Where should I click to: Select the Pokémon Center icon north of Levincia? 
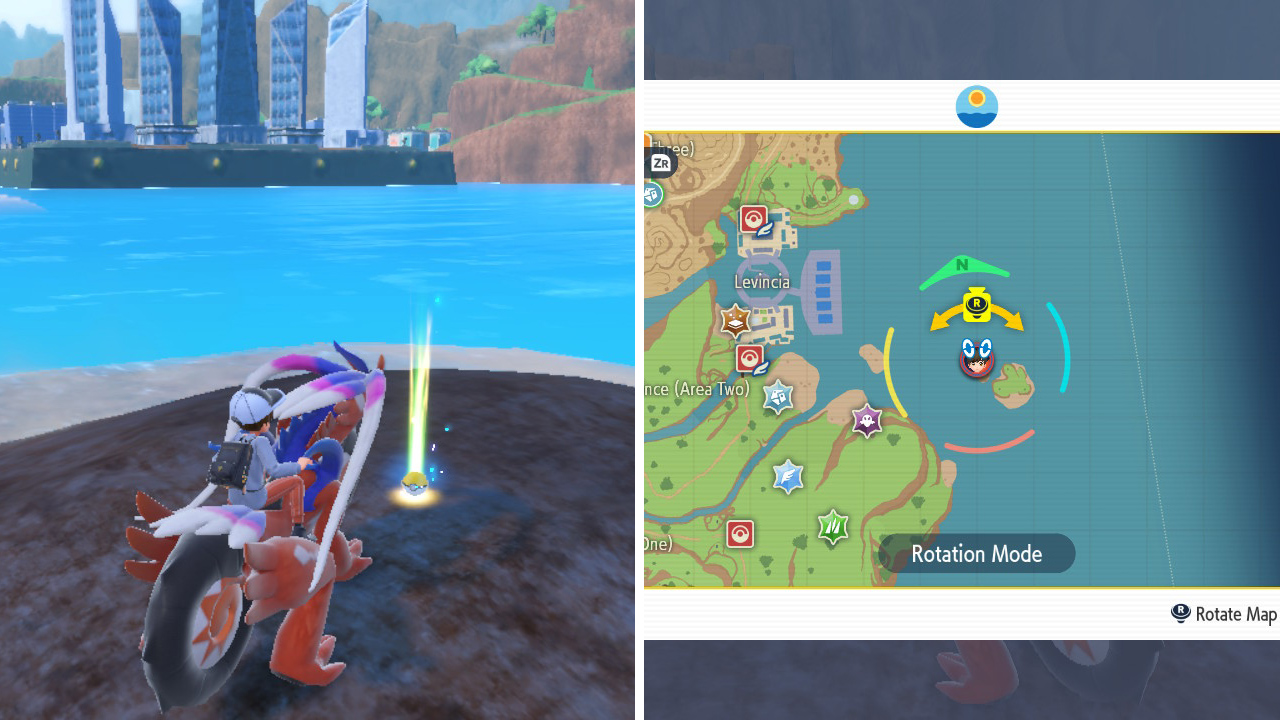coord(753,218)
